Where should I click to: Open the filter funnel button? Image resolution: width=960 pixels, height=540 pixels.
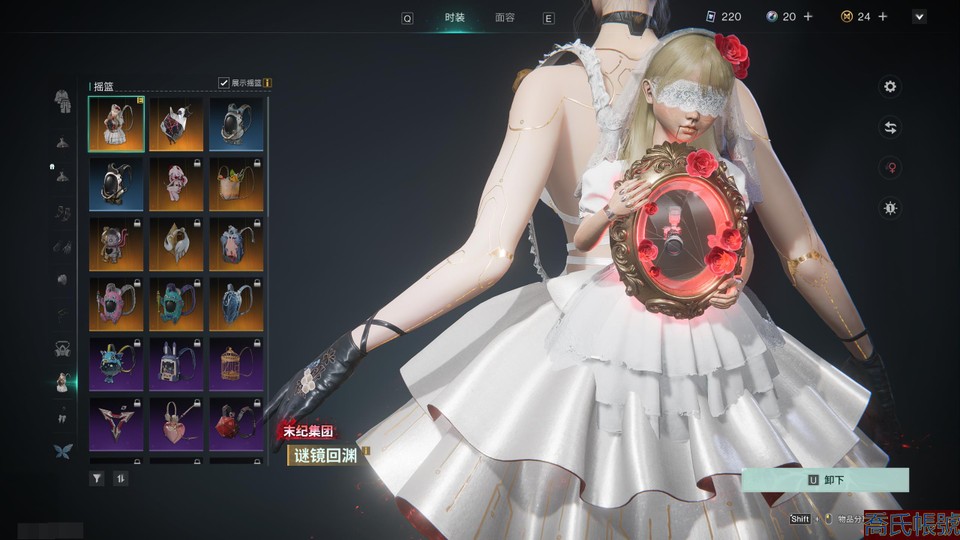pyautogui.click(x=97, y=478)
